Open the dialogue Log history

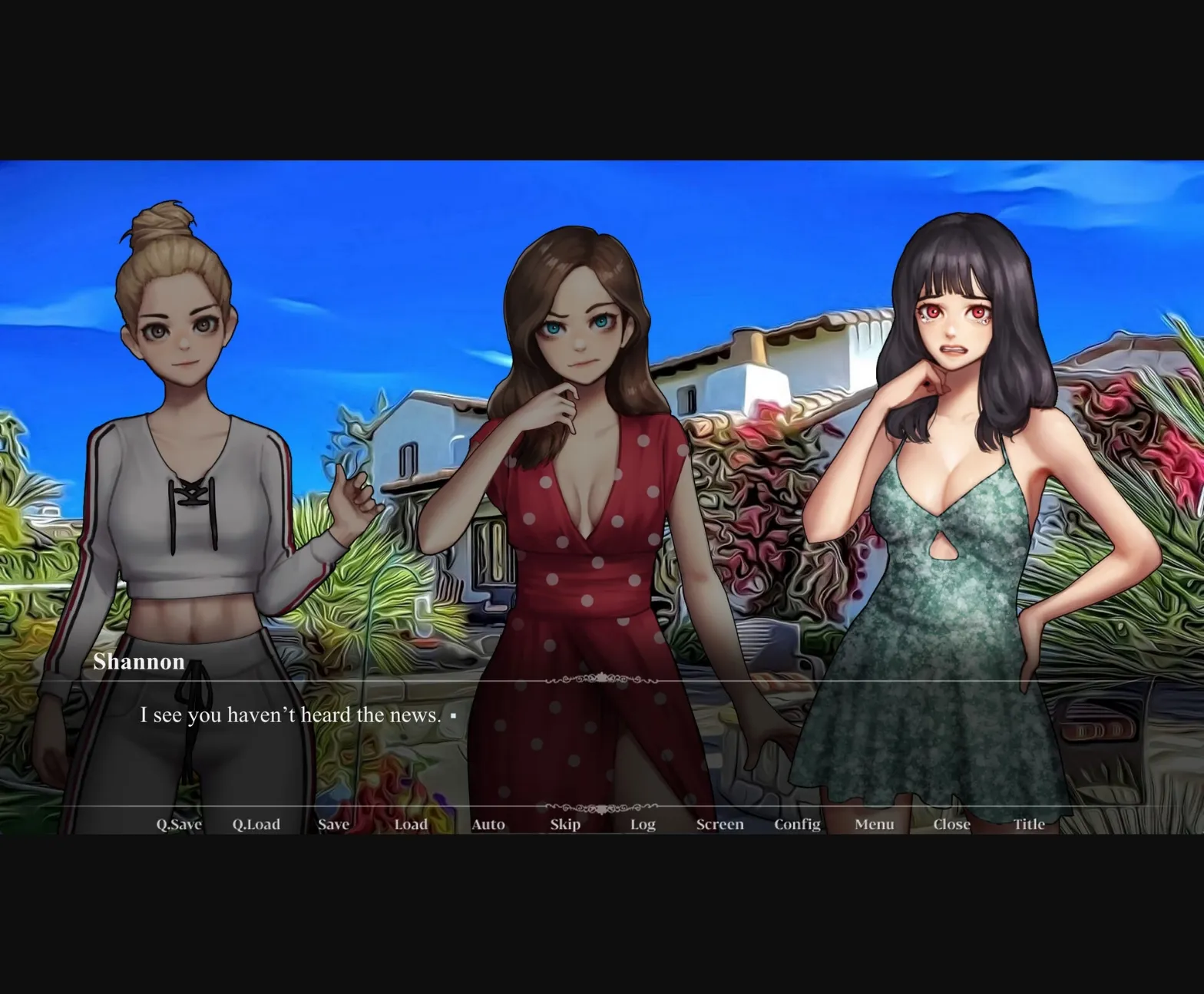tap(643, 824)
